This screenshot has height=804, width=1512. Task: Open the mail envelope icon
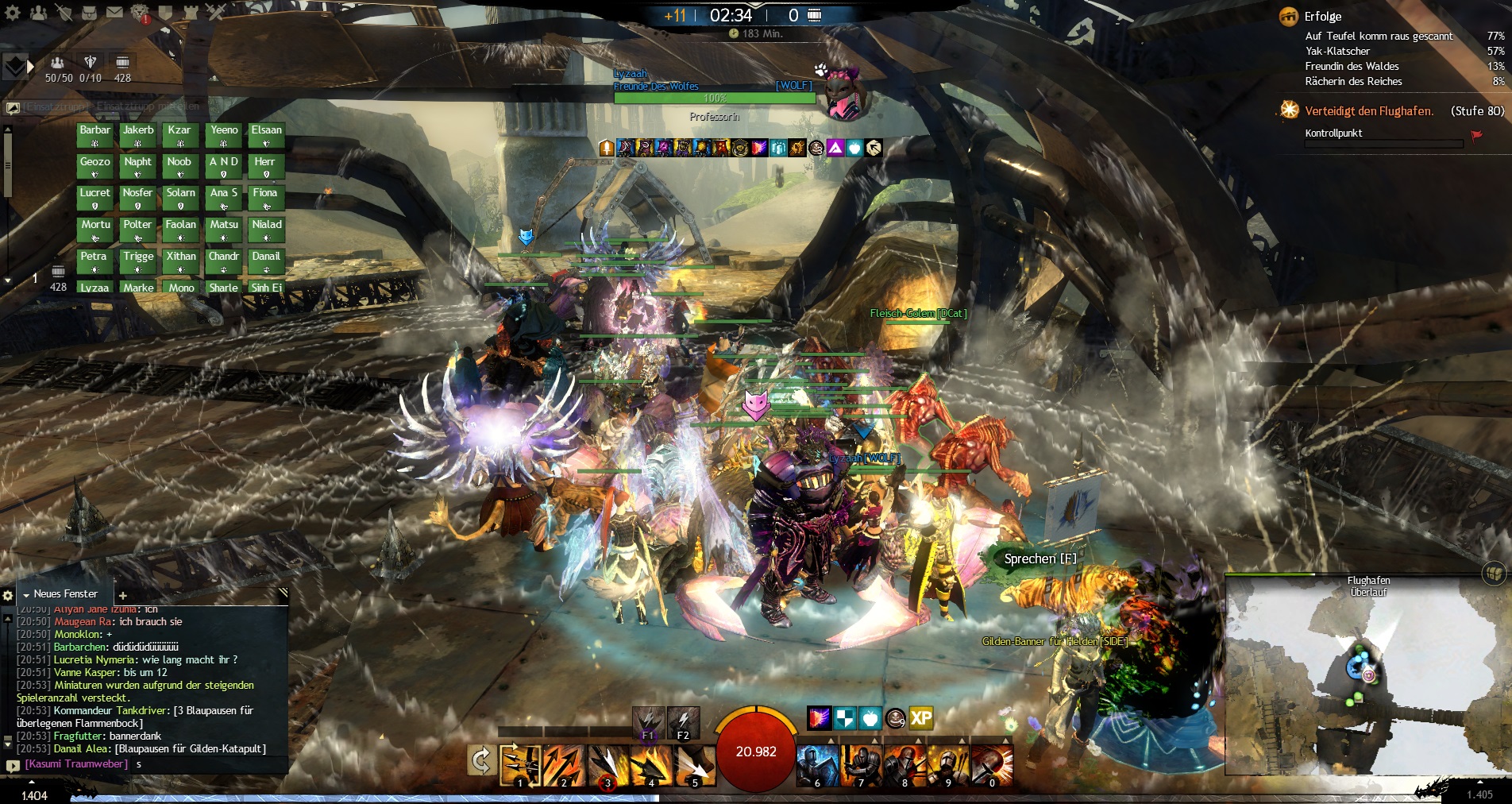tap(114, 13)
